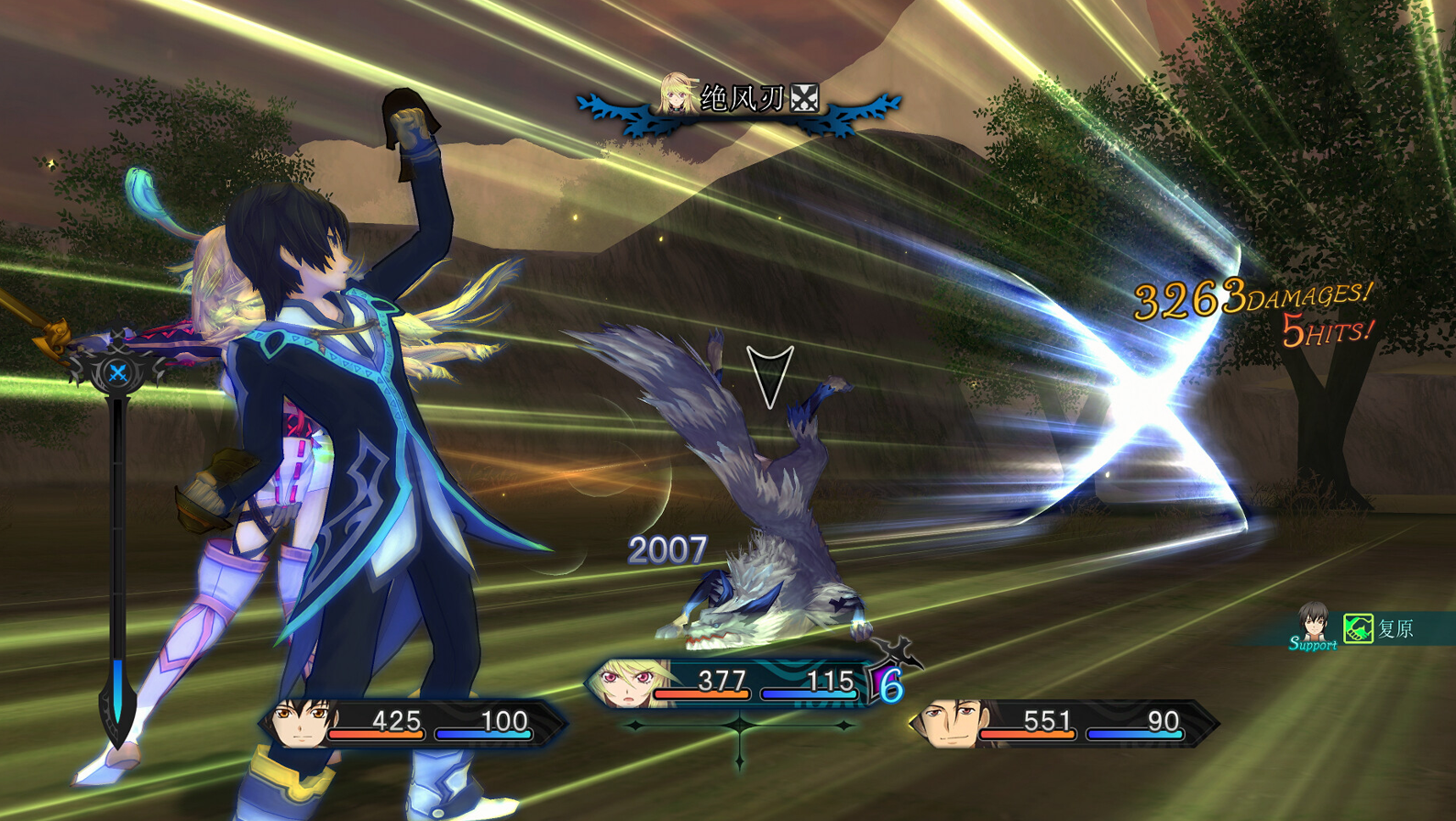Select the 绝风刃 arte name banner
The image size is (1456, 821).
coord(741,99)
